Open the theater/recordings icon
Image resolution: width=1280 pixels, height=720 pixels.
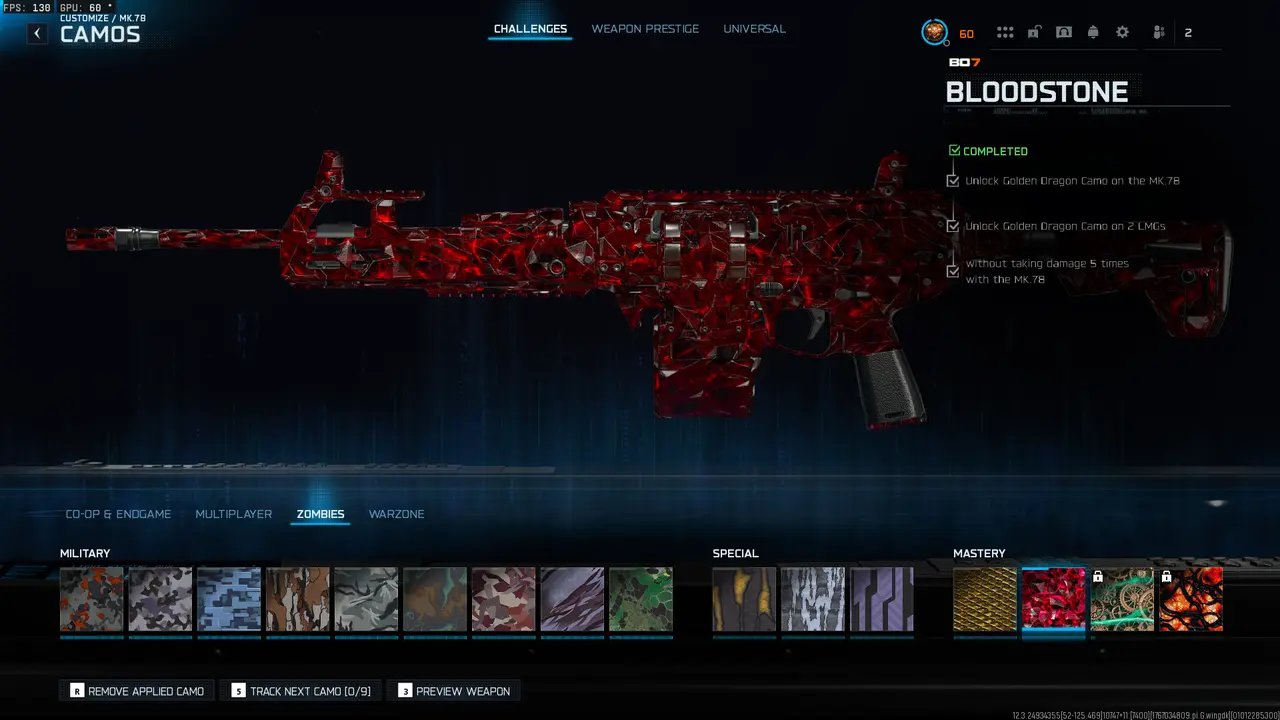(1064, 32)
